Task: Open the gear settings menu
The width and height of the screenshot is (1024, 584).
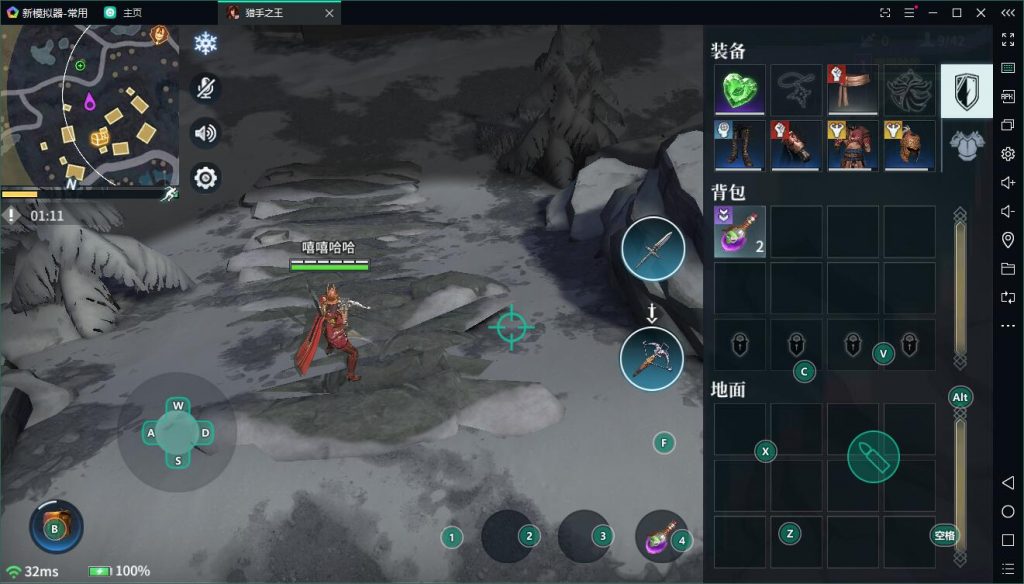Action: [x=206, y=178]
